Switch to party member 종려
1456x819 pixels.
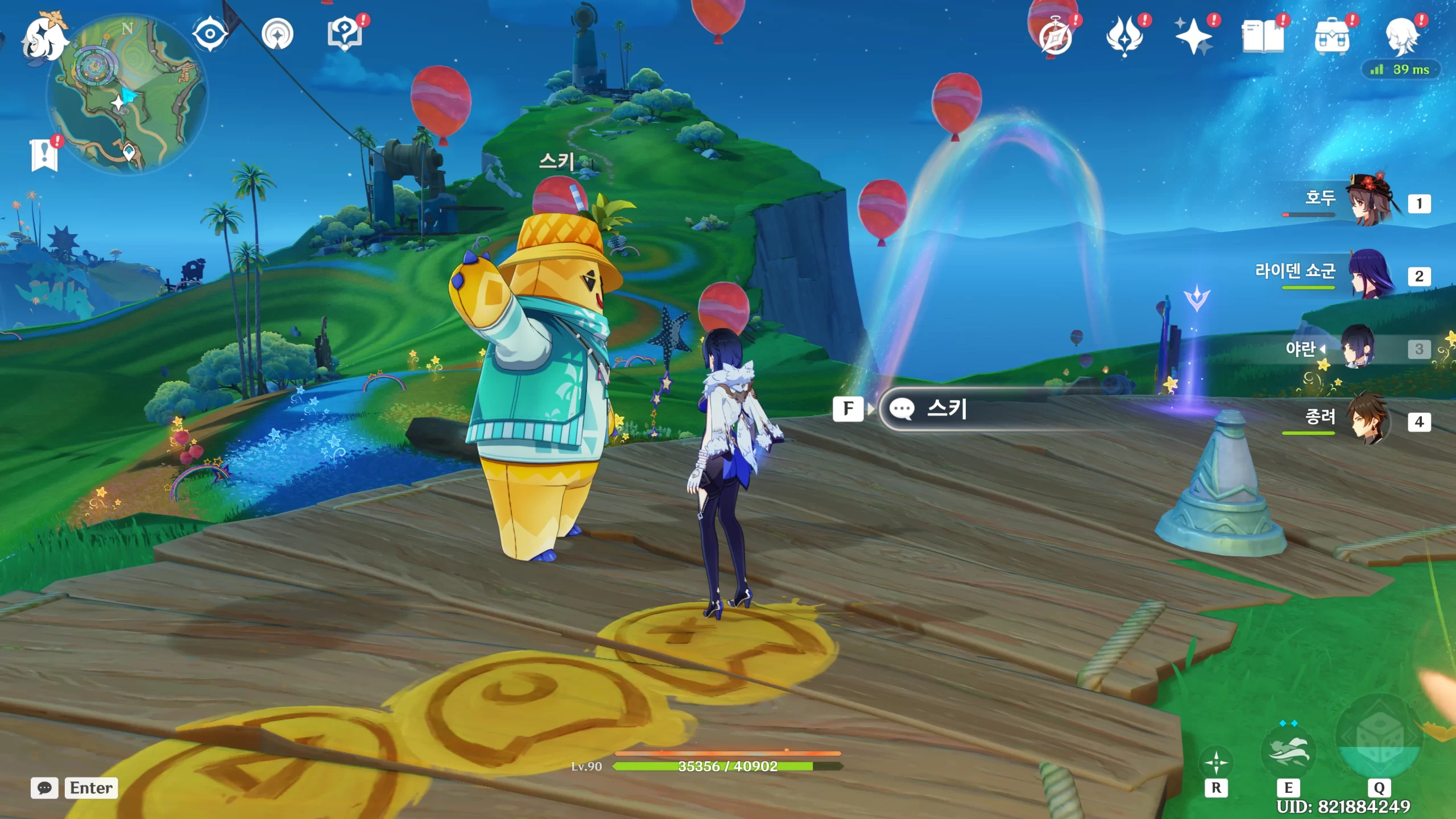click(1371, 420)
